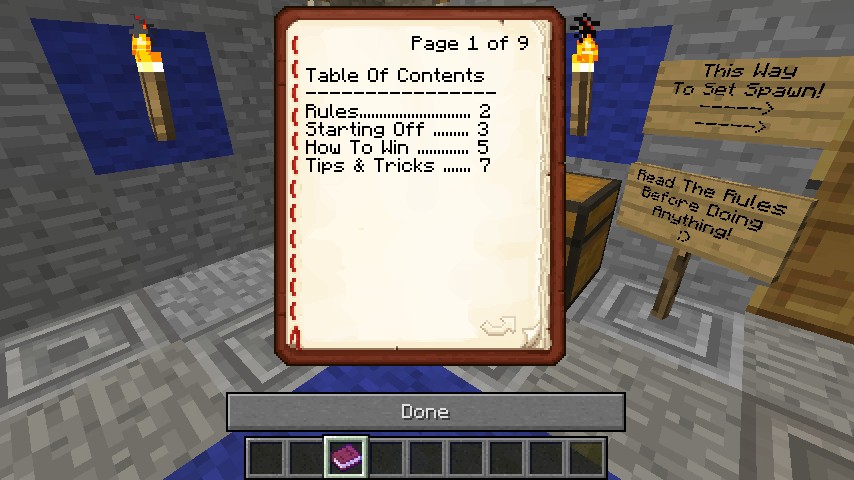
Task: Close the book with the Done button
Action: 425,412
